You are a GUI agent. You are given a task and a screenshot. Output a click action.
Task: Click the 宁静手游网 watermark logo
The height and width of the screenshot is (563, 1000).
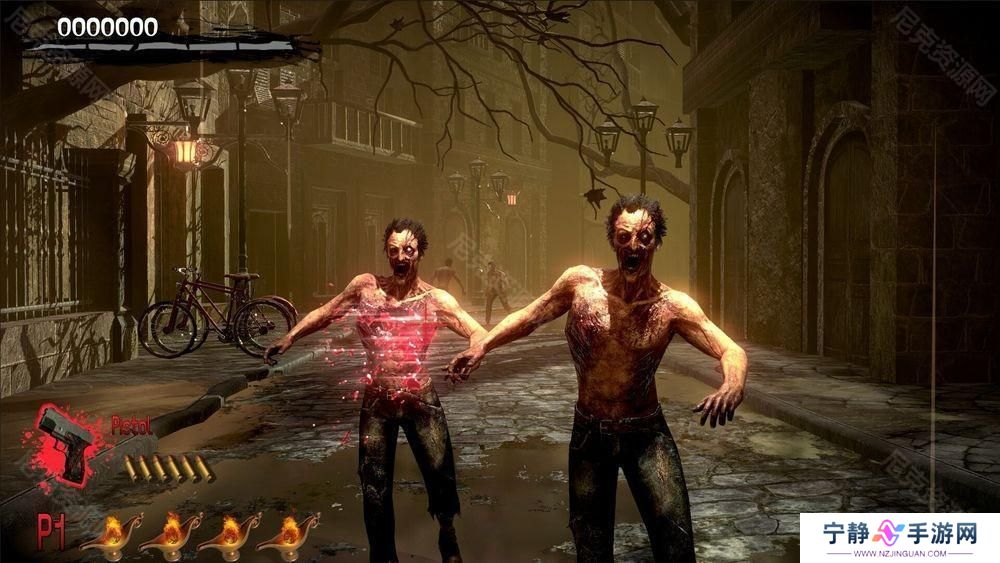coord(899,537)
